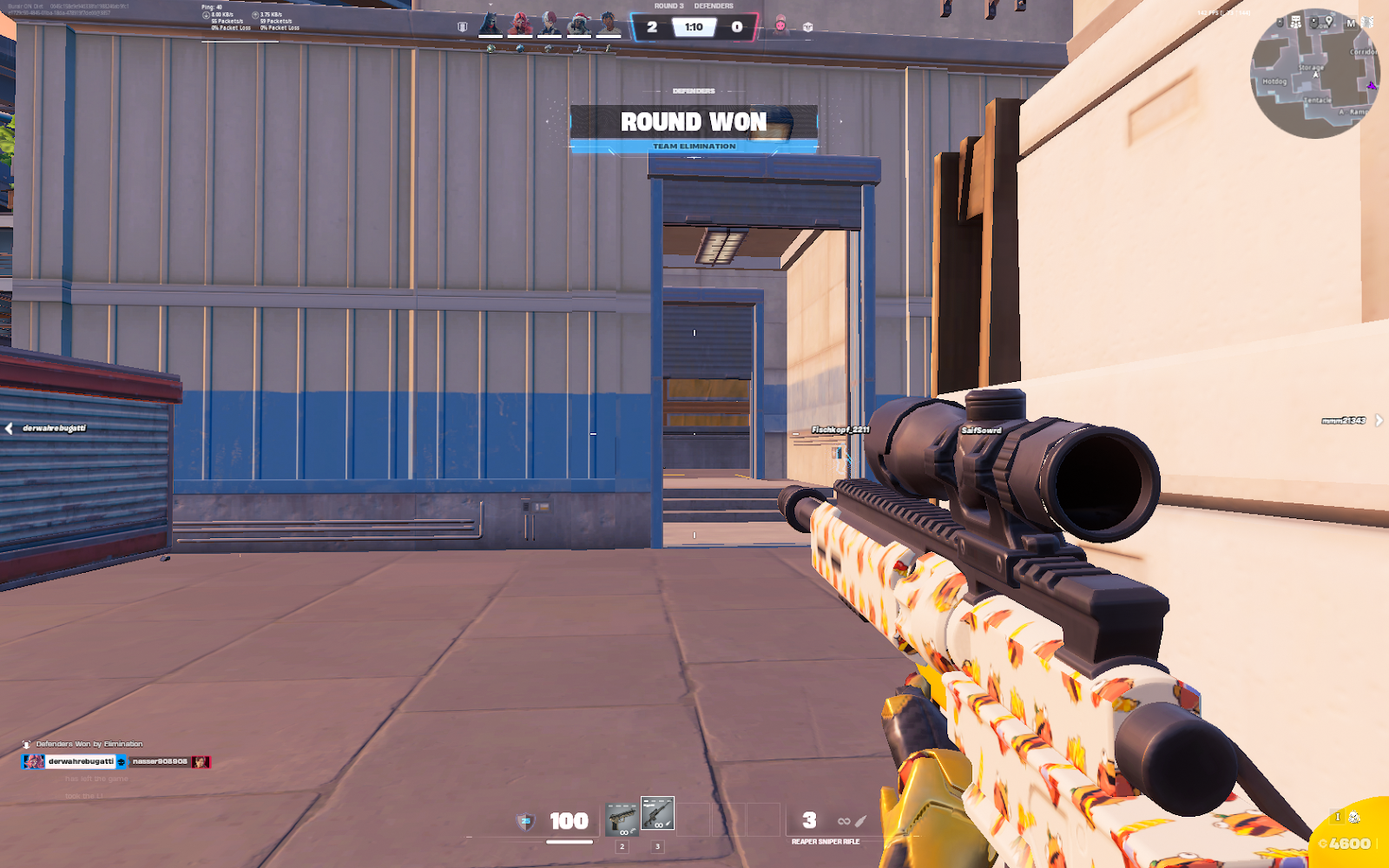This screenshot has width=1389, height=868.
Task: Select the pistol weapon slot
Action: pyautogui.click(x=622, y=819)
